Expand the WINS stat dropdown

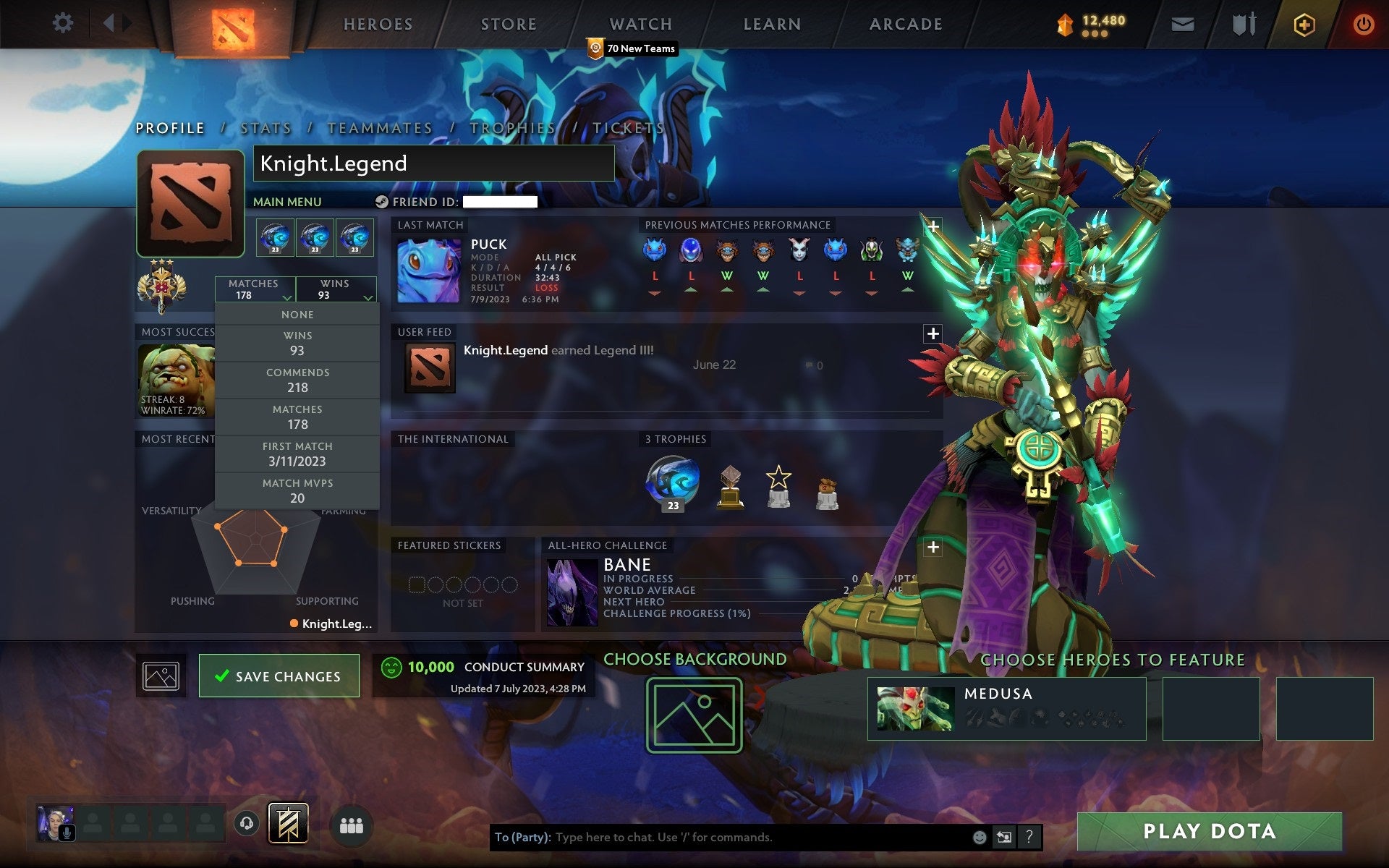336,289
